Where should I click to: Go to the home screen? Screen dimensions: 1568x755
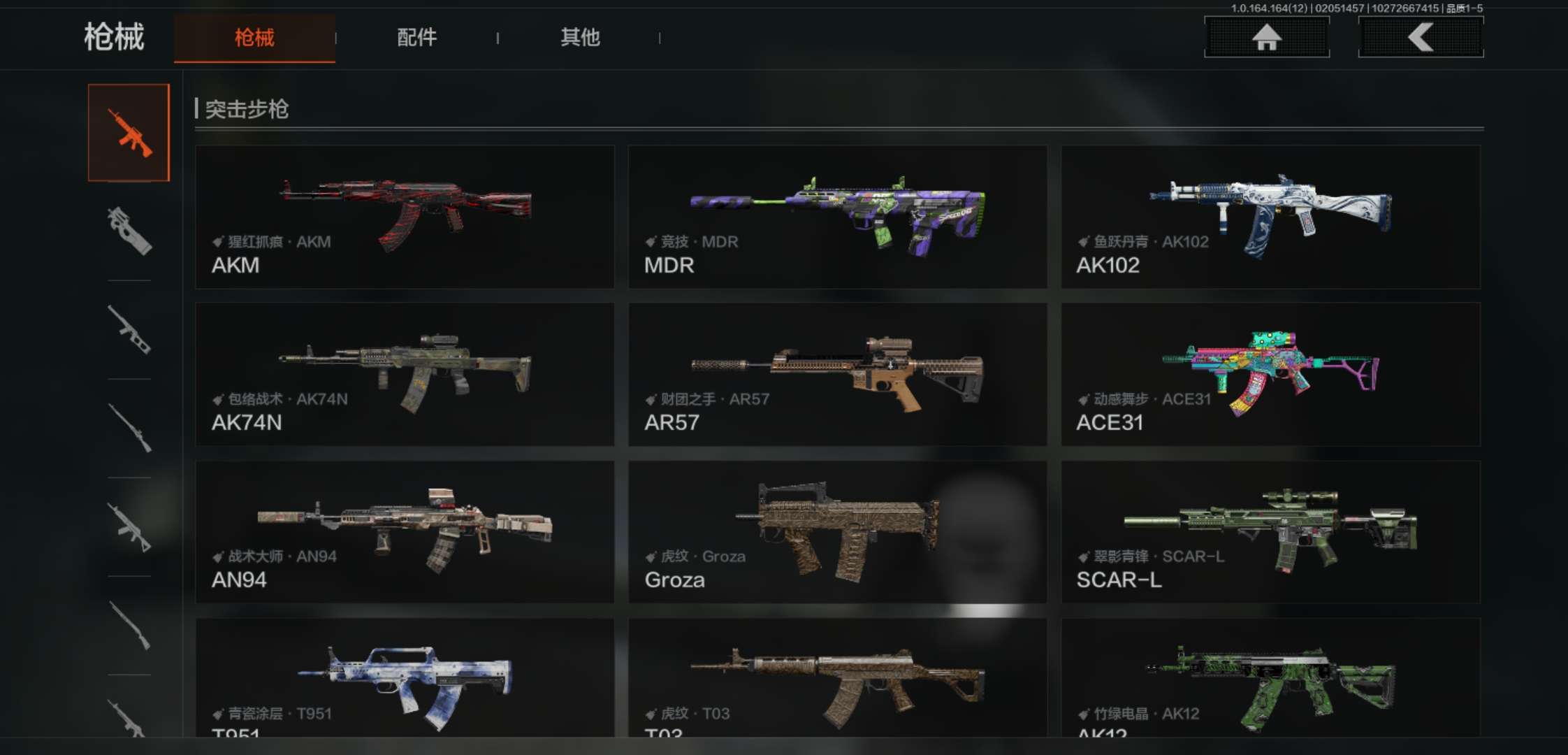pos(1266,37)
